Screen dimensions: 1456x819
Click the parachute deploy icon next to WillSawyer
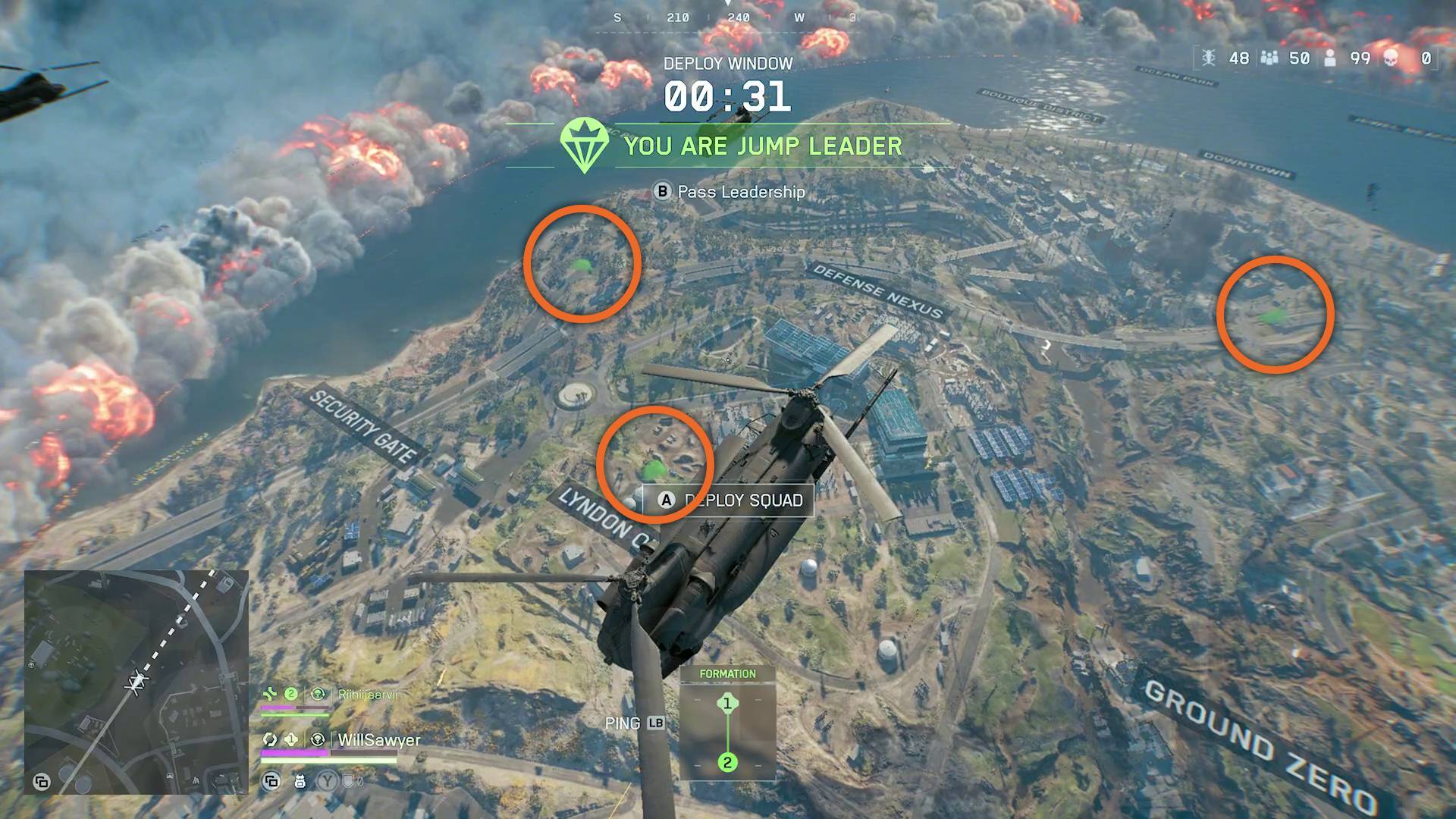318,740
